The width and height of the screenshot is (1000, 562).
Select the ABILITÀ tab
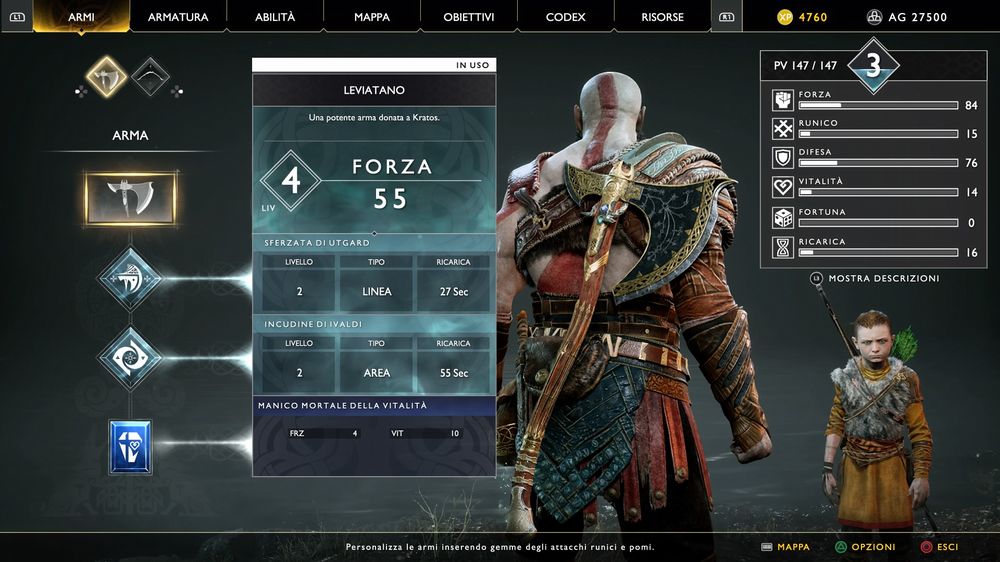[275, 17]
